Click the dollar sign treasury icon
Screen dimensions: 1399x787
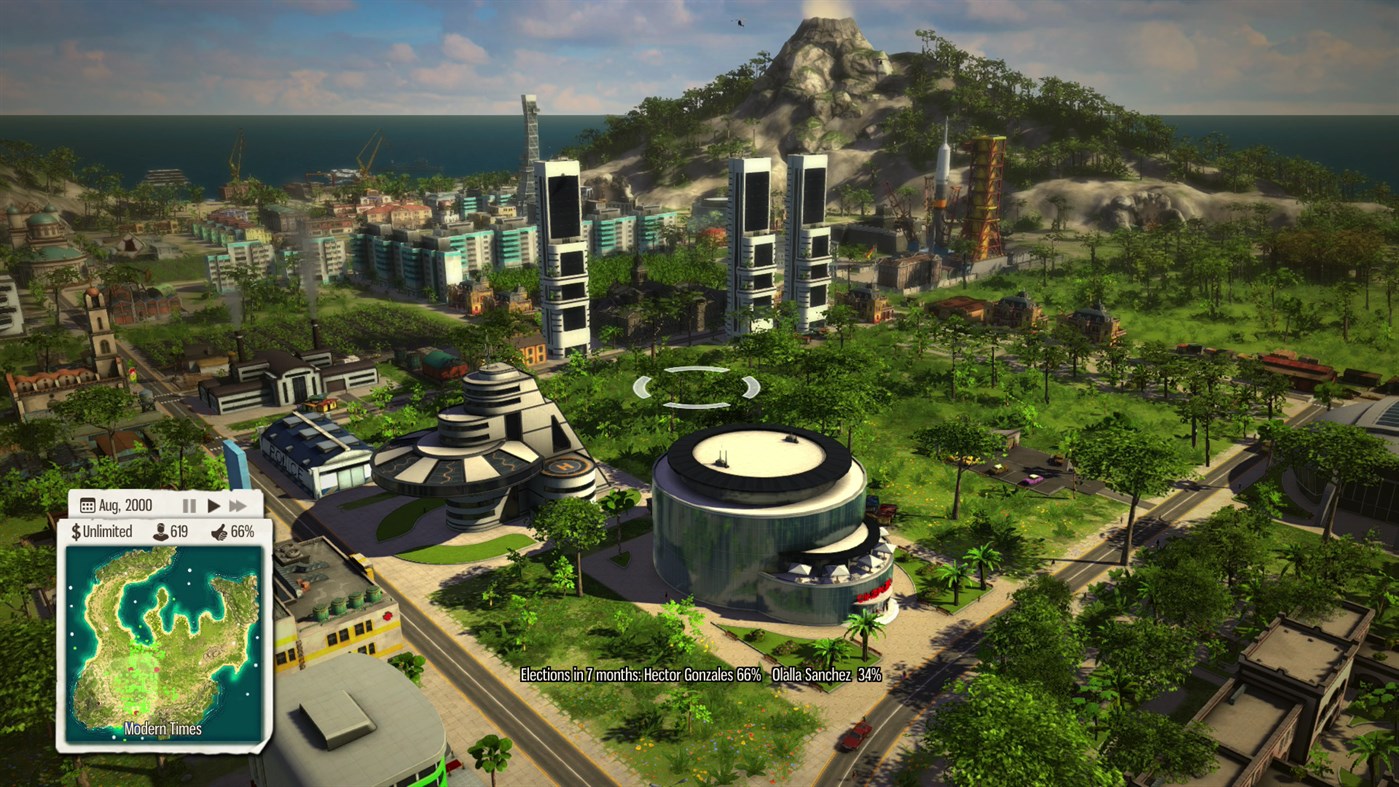click(x=77, y=530)
